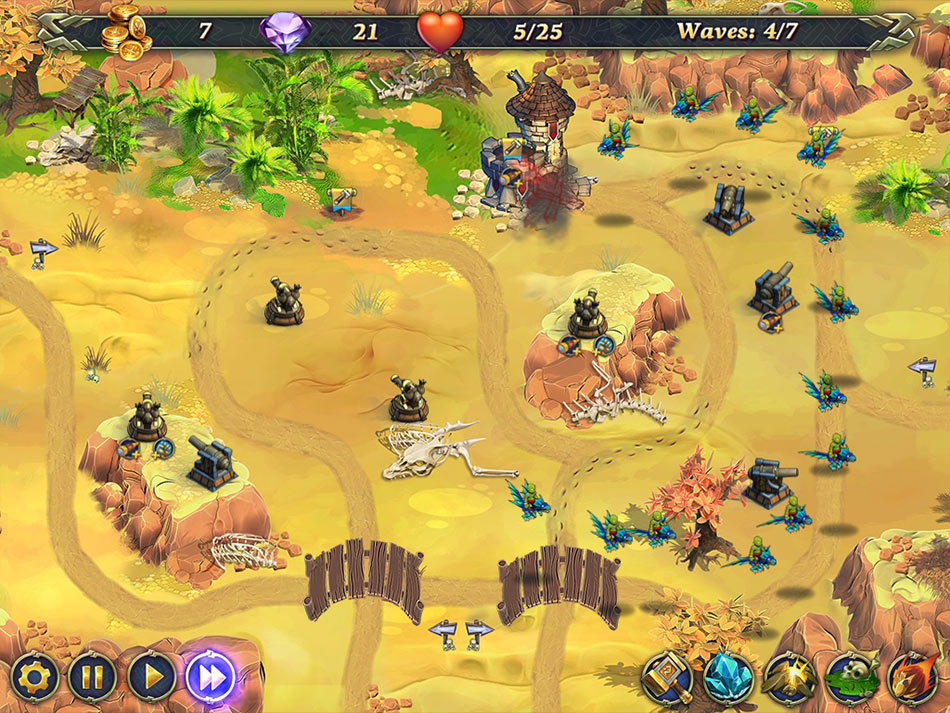The image size is (950, 713).
Task: Launch the flaming meteor spell
Action: (910, 679)
